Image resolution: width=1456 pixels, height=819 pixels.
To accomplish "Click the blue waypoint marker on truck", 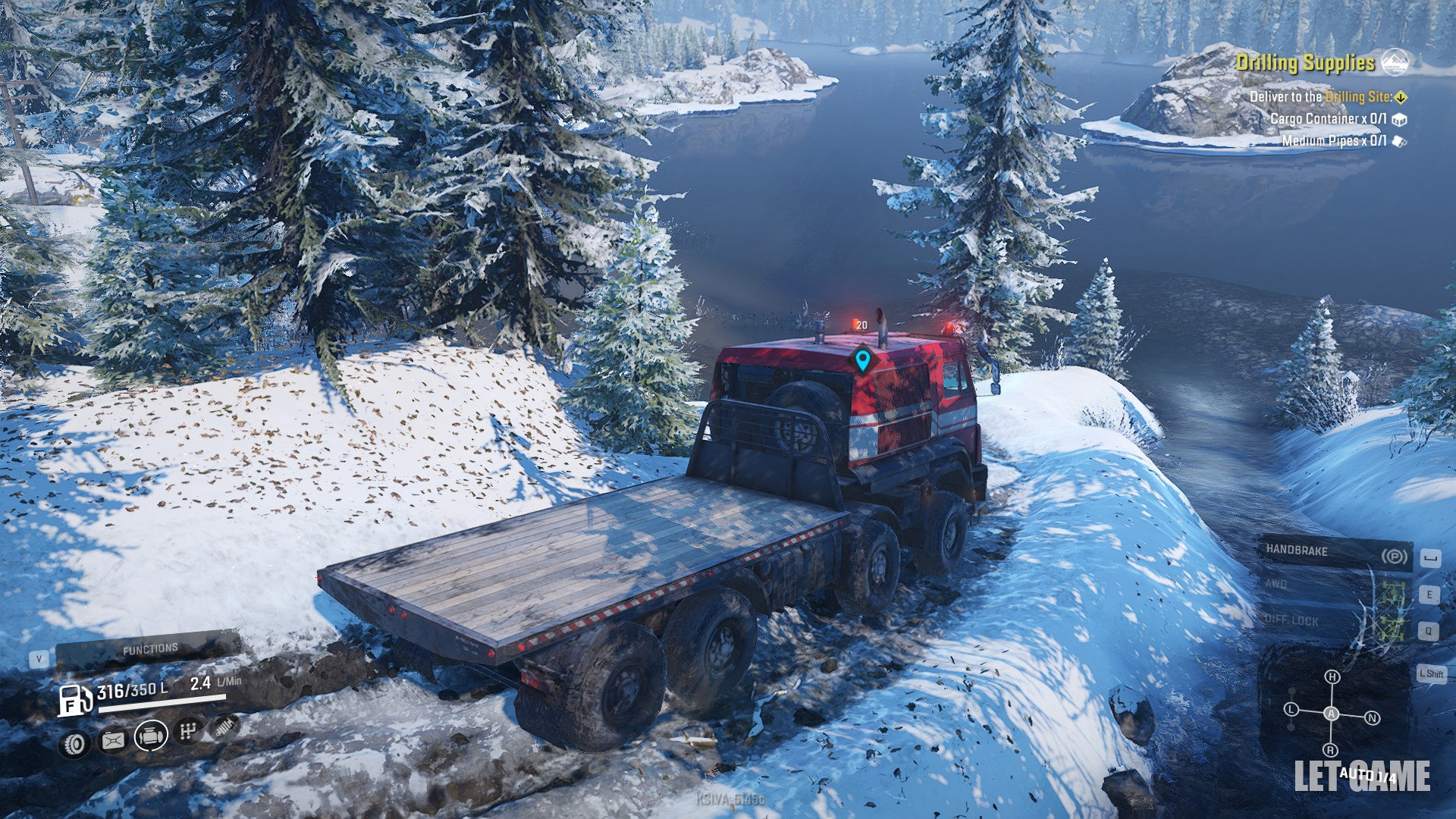I will [862, 359].
